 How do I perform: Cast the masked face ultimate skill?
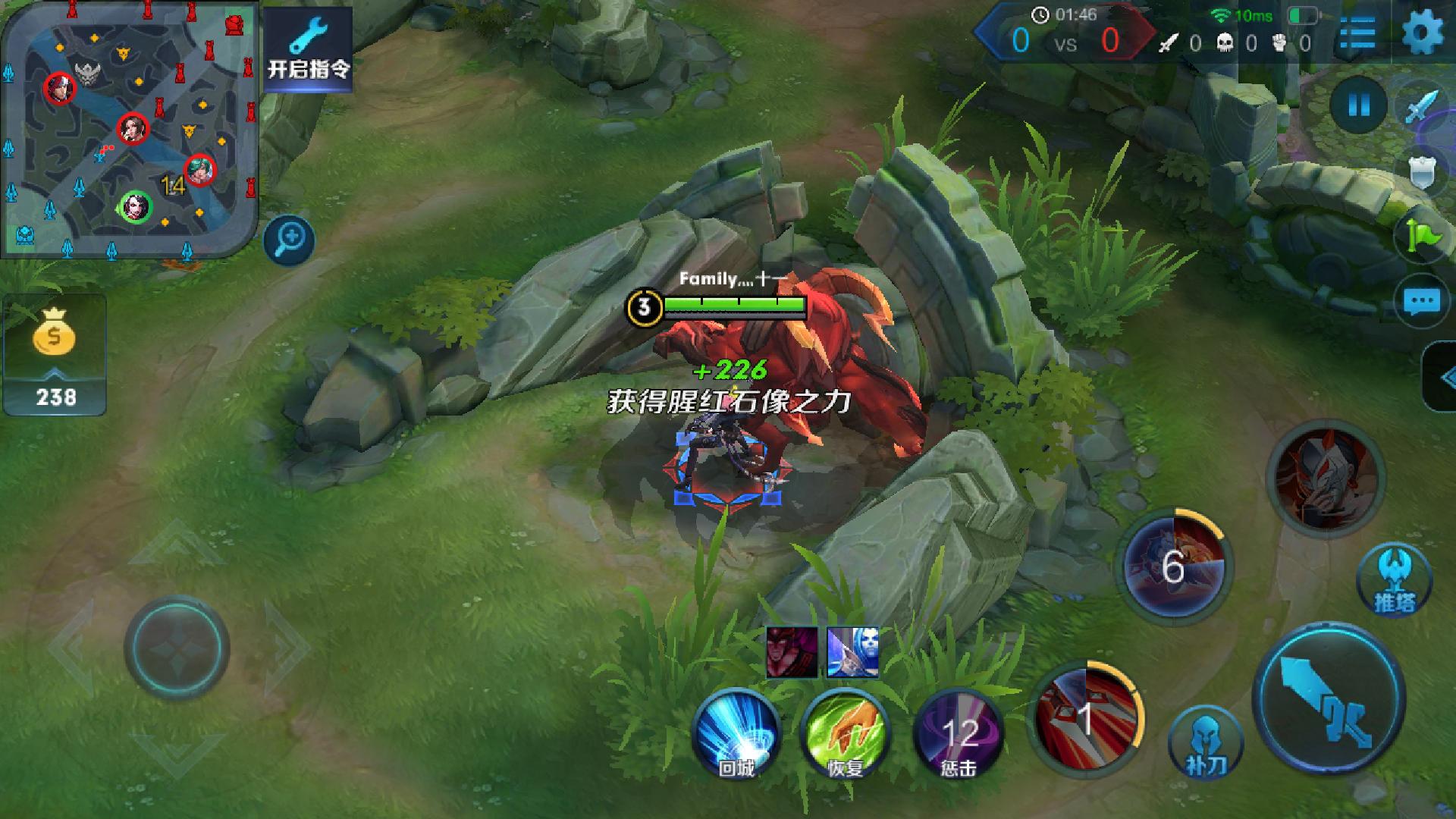click(1326, 478)
